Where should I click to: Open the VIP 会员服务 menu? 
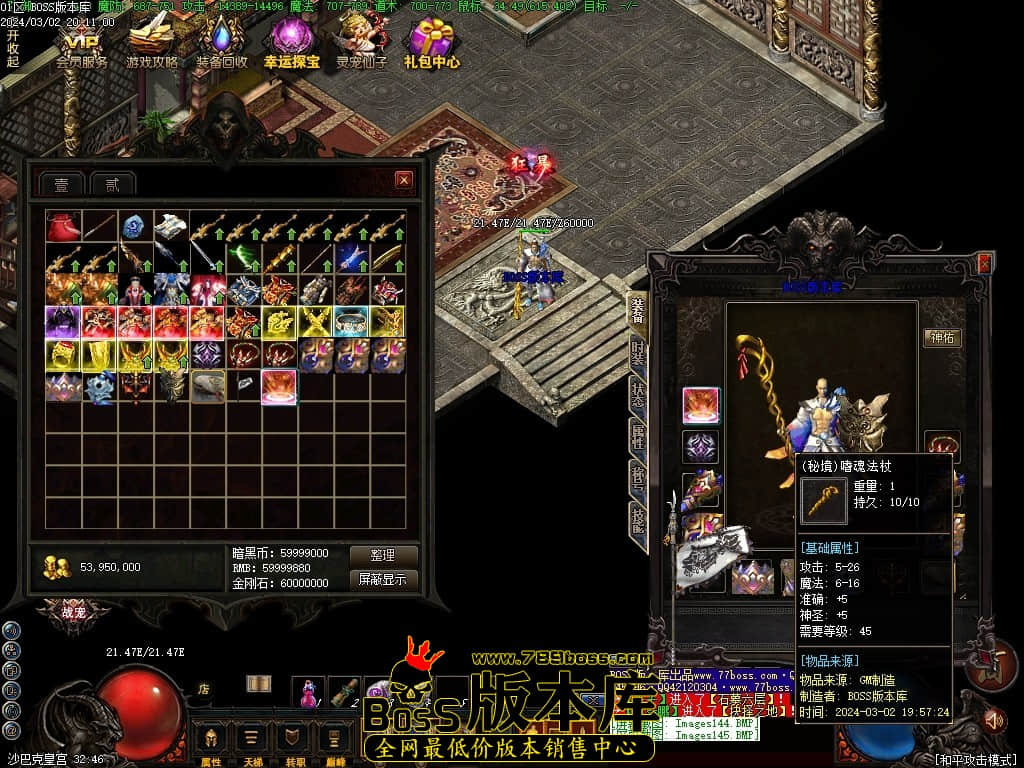pyautogui.click(x=82, y=45)
